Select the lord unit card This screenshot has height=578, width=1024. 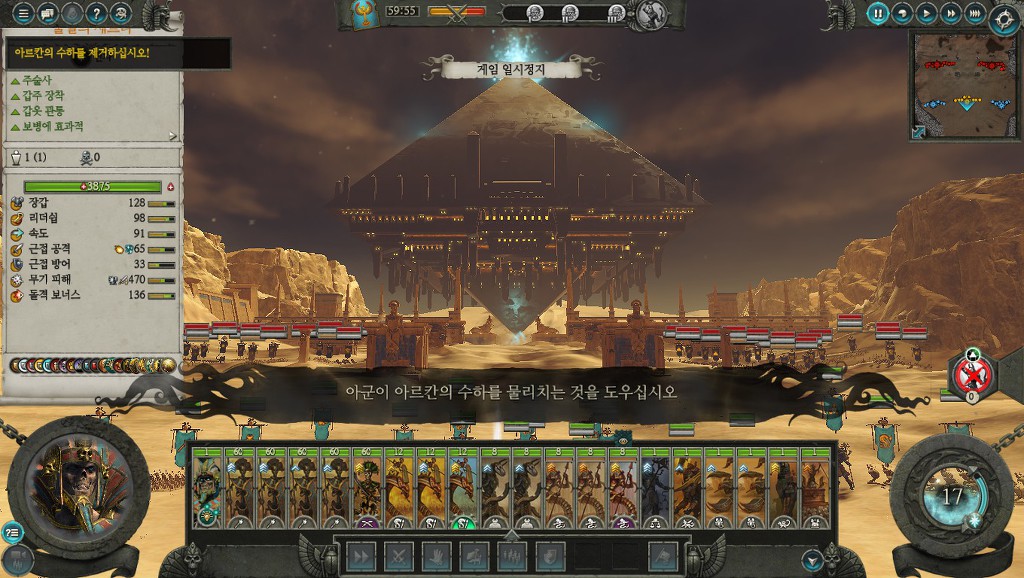click(207, 488)
